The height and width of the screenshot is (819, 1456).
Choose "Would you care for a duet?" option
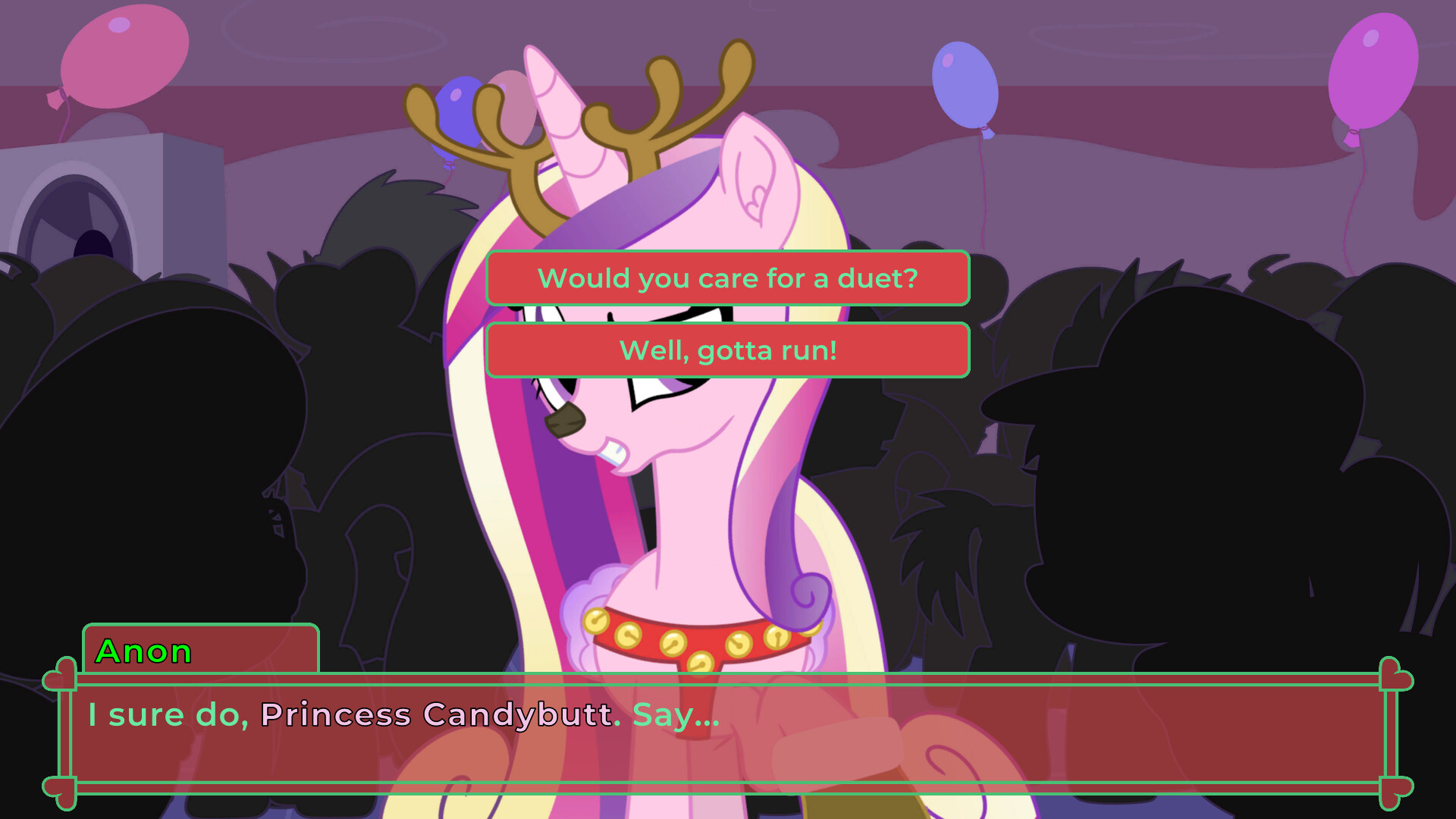728,278
